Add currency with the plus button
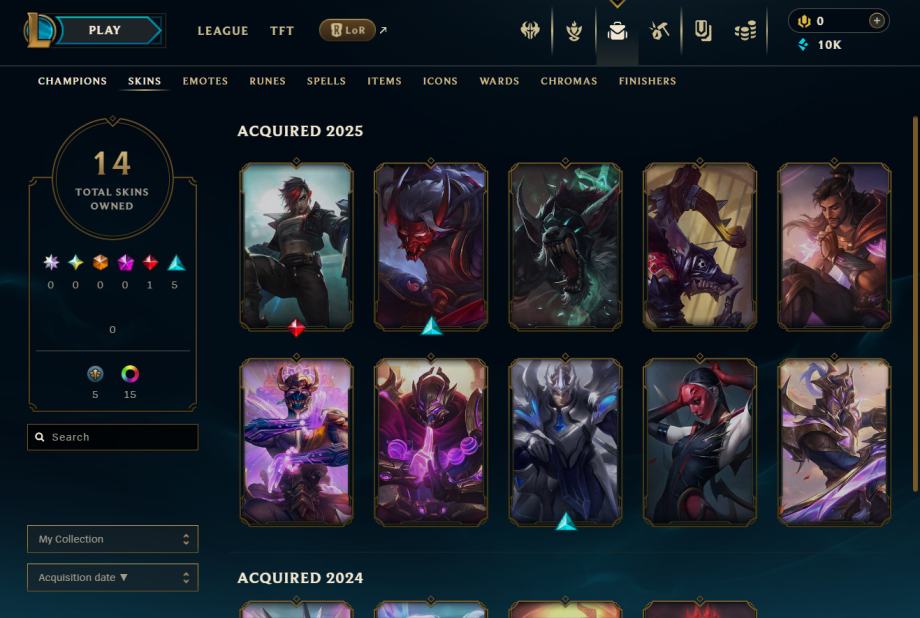The height and width of the screenshot is (618, 920). coord(877,21)
